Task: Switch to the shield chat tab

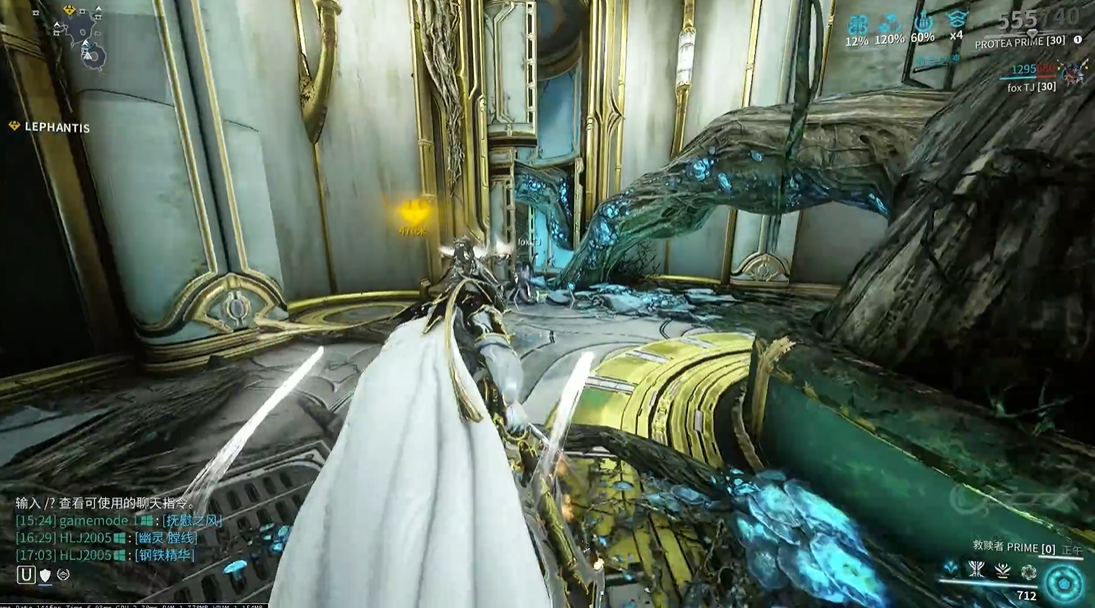Action: point(45,575)
